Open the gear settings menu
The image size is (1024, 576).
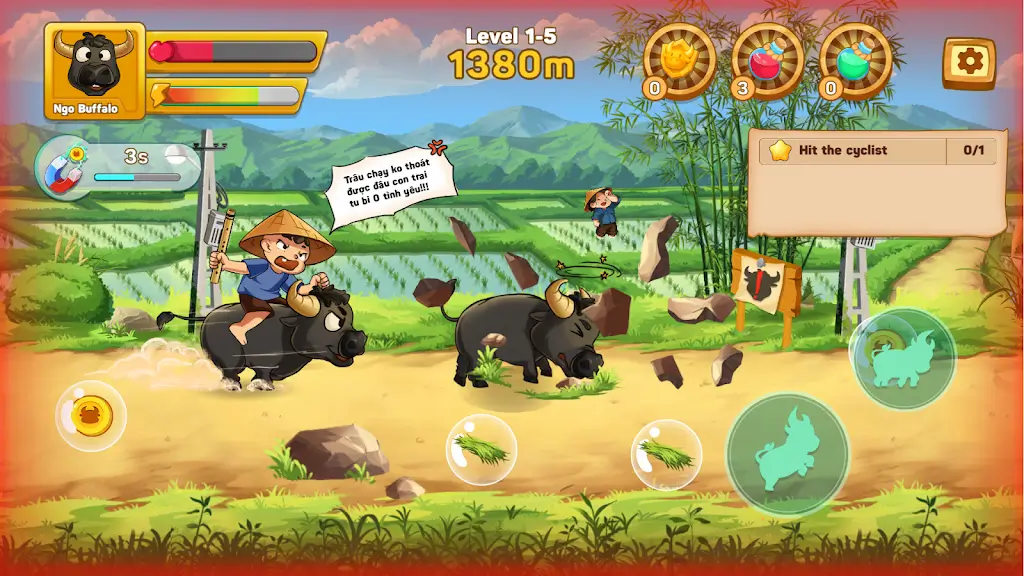click(968, 63)
